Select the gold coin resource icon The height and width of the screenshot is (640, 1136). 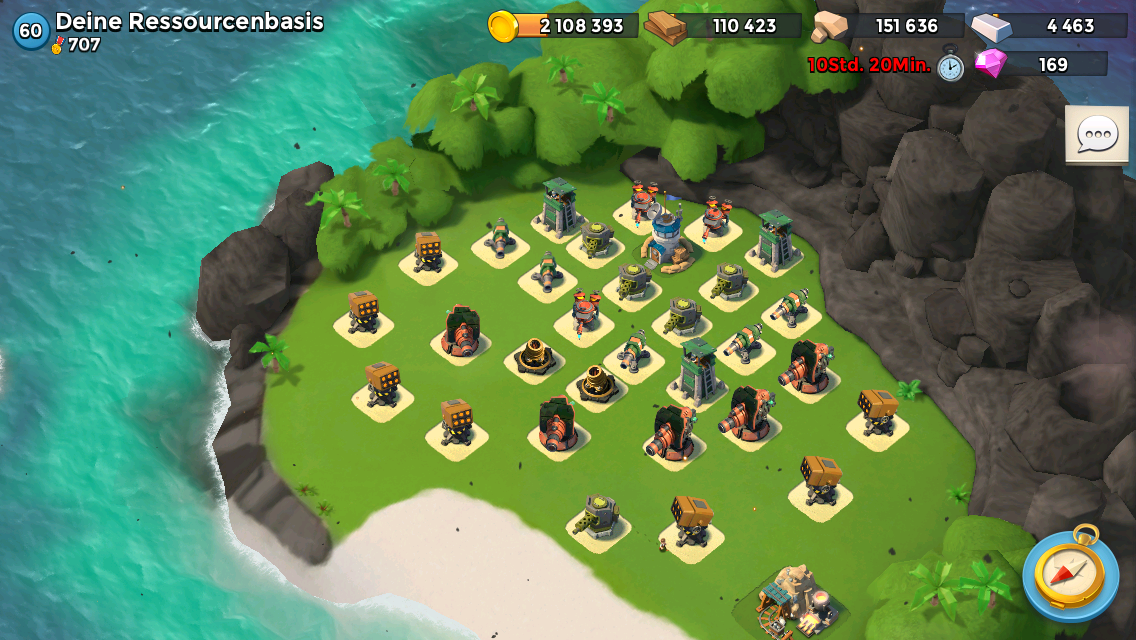point(503,26)
